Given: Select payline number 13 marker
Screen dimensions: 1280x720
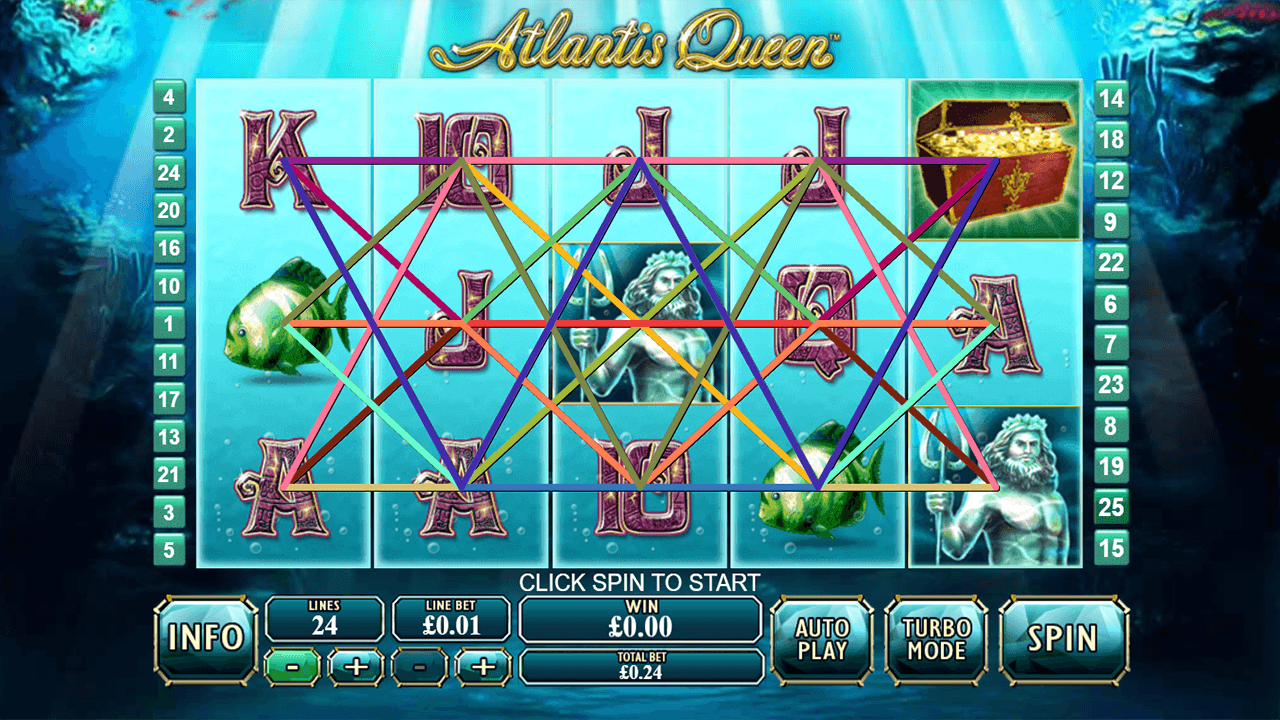Looking at the screenshot, I should click(169, 436).
